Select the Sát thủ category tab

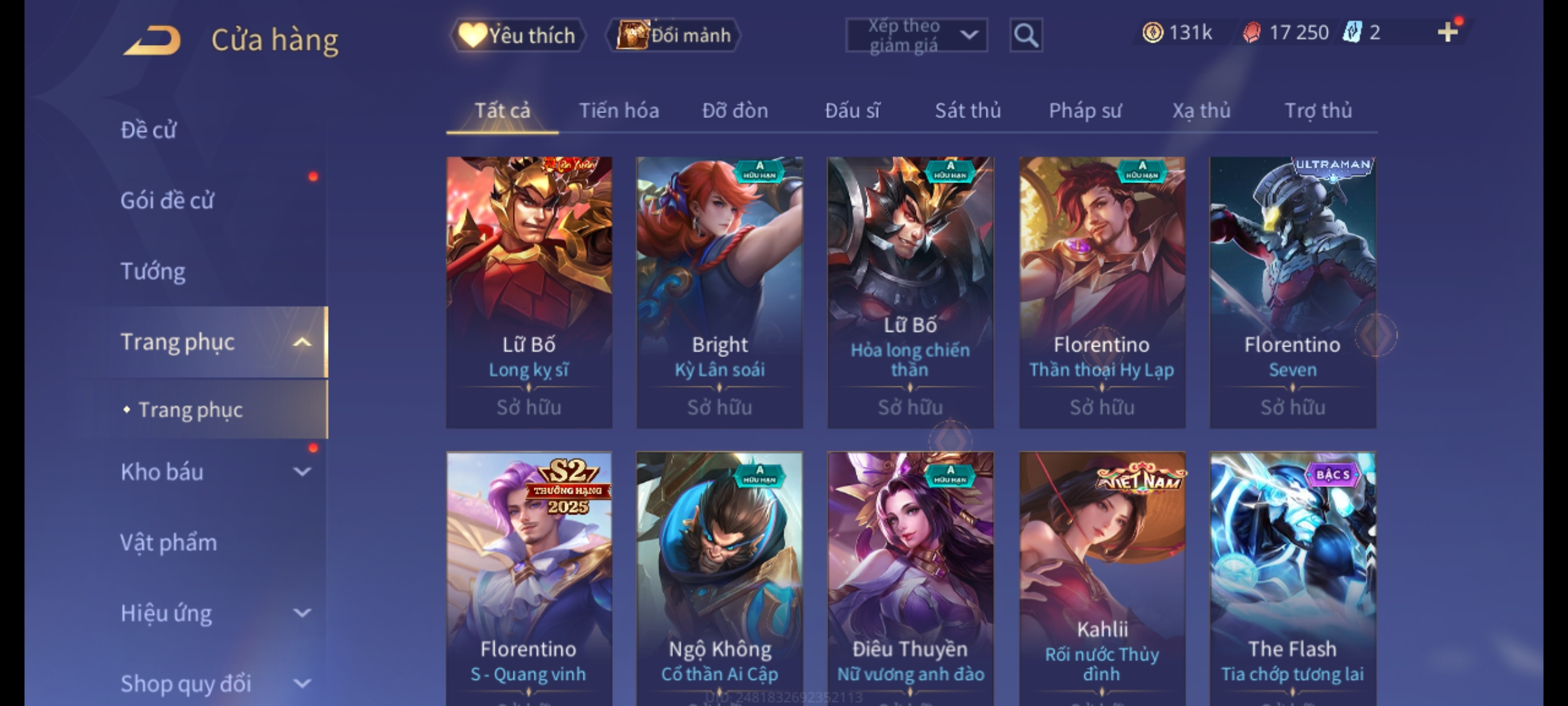click(x=968, y=110)
